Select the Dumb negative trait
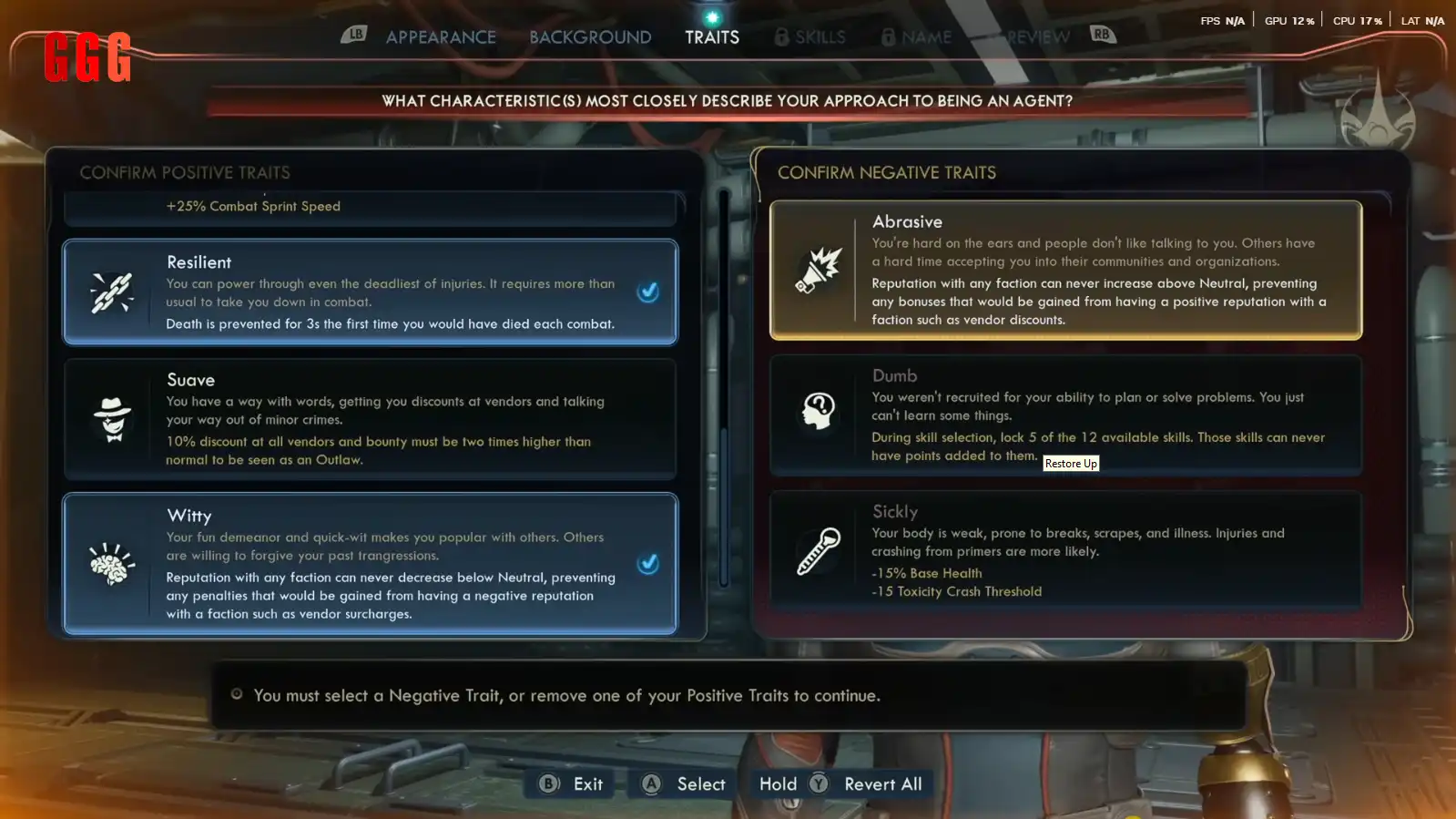This screenshot has height=819, width=1456. pyautogui.click(x=1065, y=415)
